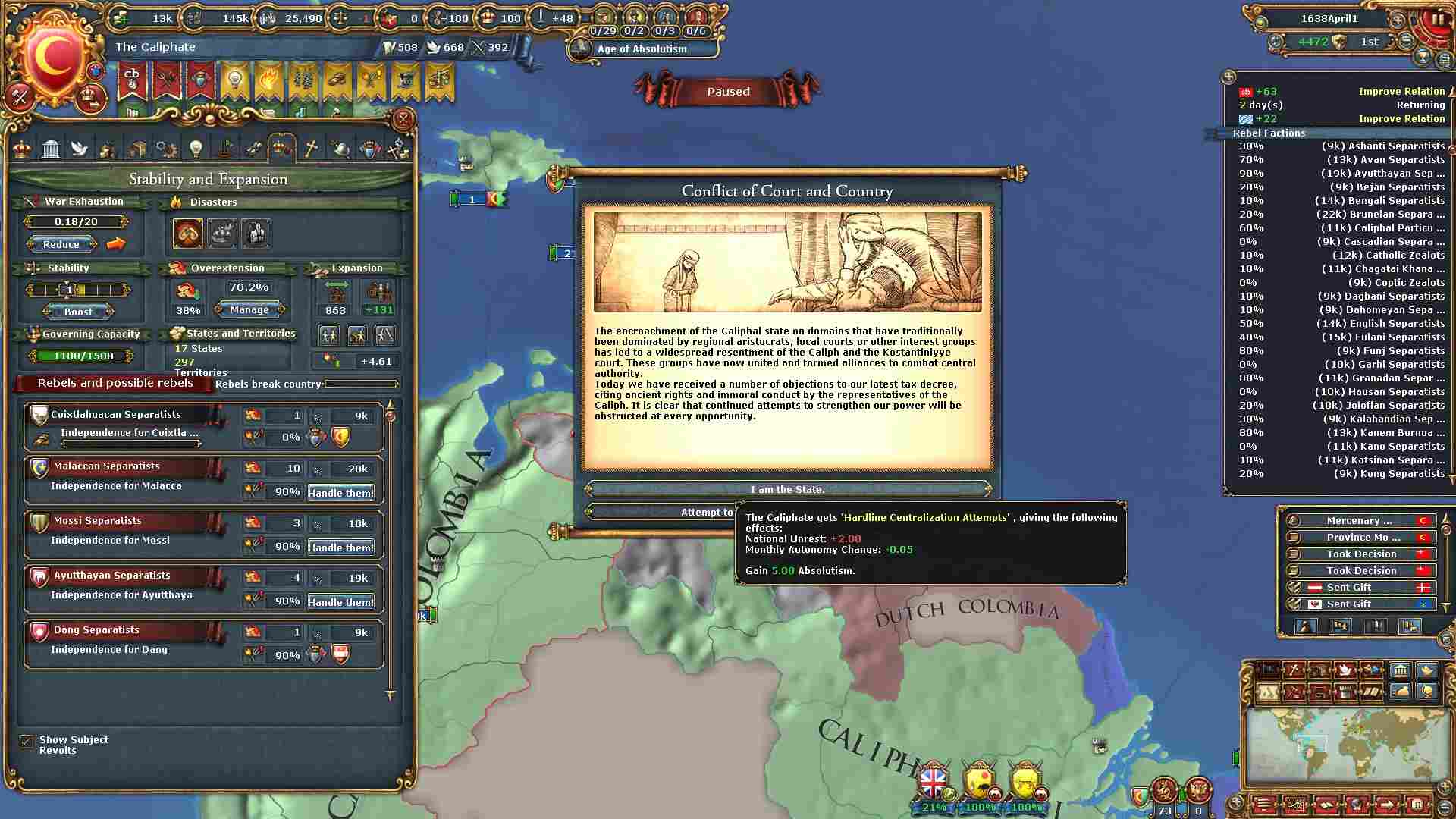Handle the Malaccan Separatists
1456x819 pixels.
pyautogui.click(x=340, y=493)
